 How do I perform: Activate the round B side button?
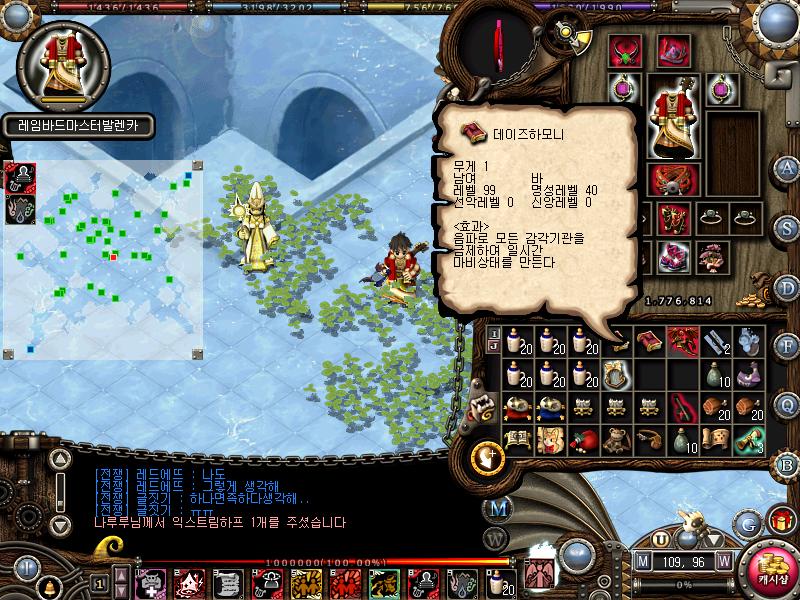tap(787, 463)
